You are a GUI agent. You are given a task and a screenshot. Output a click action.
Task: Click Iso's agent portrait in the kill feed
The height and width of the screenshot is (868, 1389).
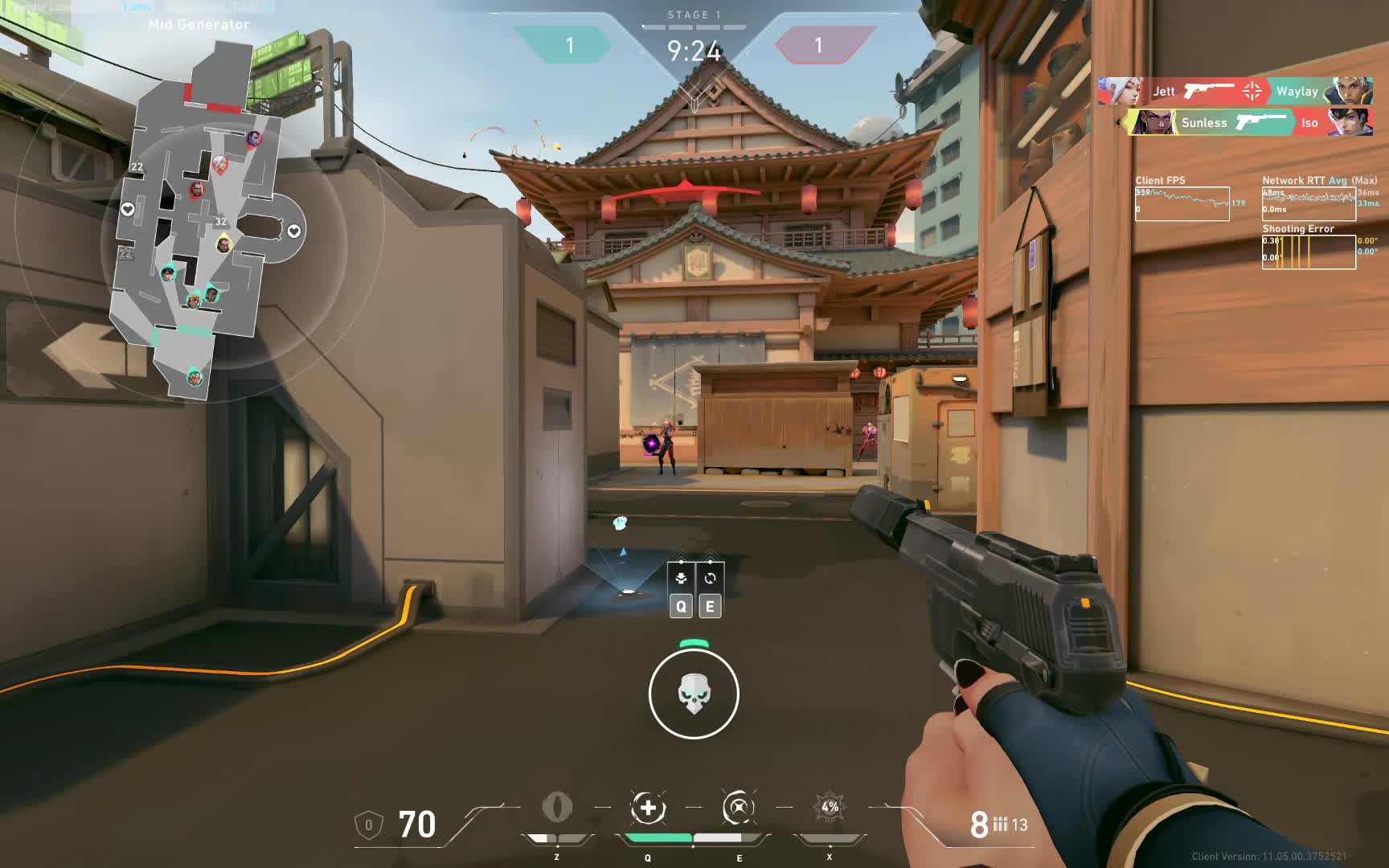tap(1350, 123)
